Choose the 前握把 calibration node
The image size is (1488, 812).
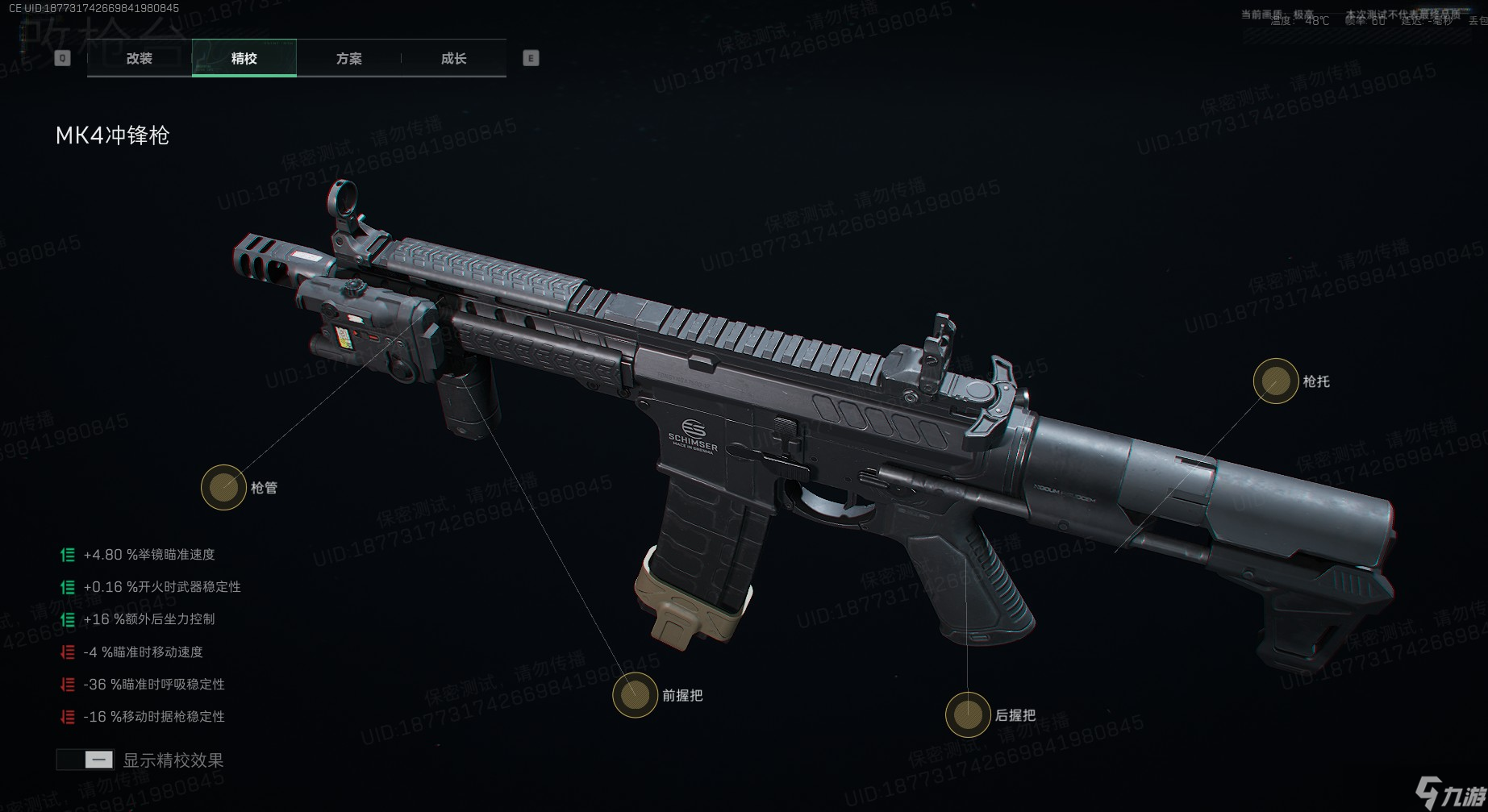[x=635, y=694]
